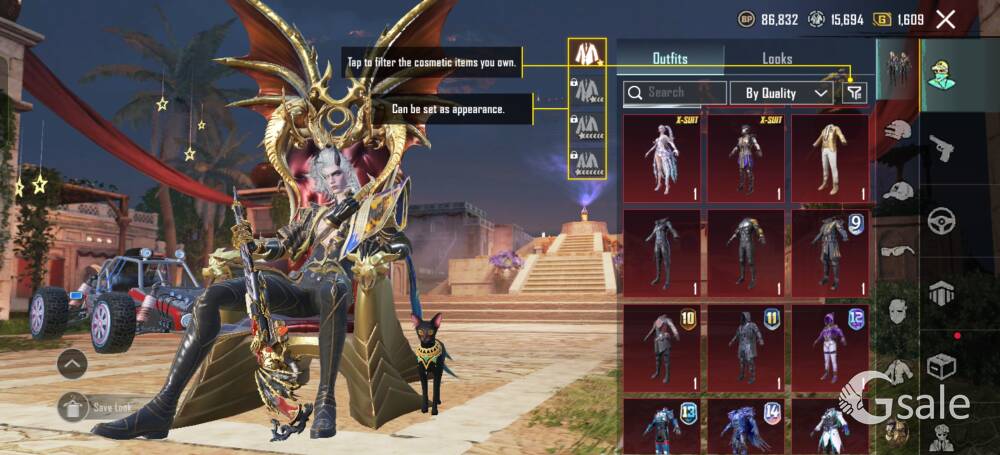The image size is (1000, 455).
Task: Select the outfit with the number 10 badge
Action: tap(661, 348)
